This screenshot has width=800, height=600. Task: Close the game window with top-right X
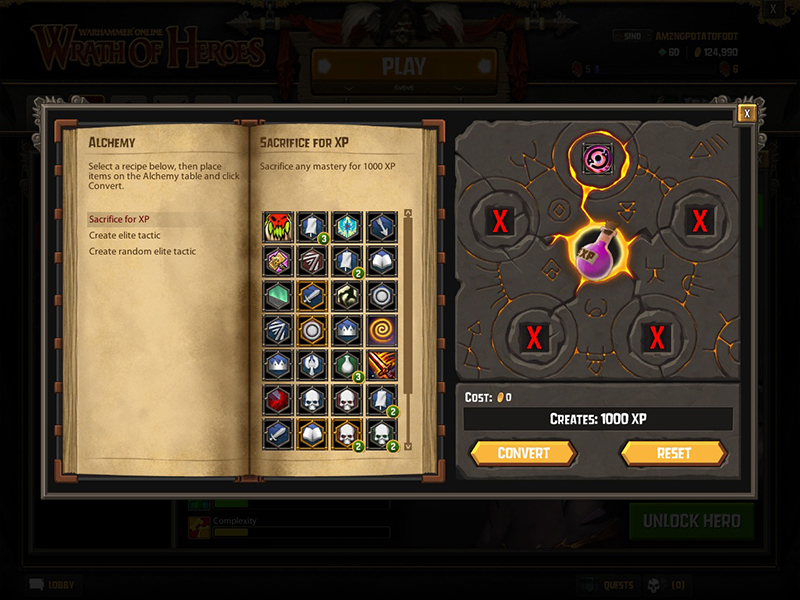click(773, 9)
